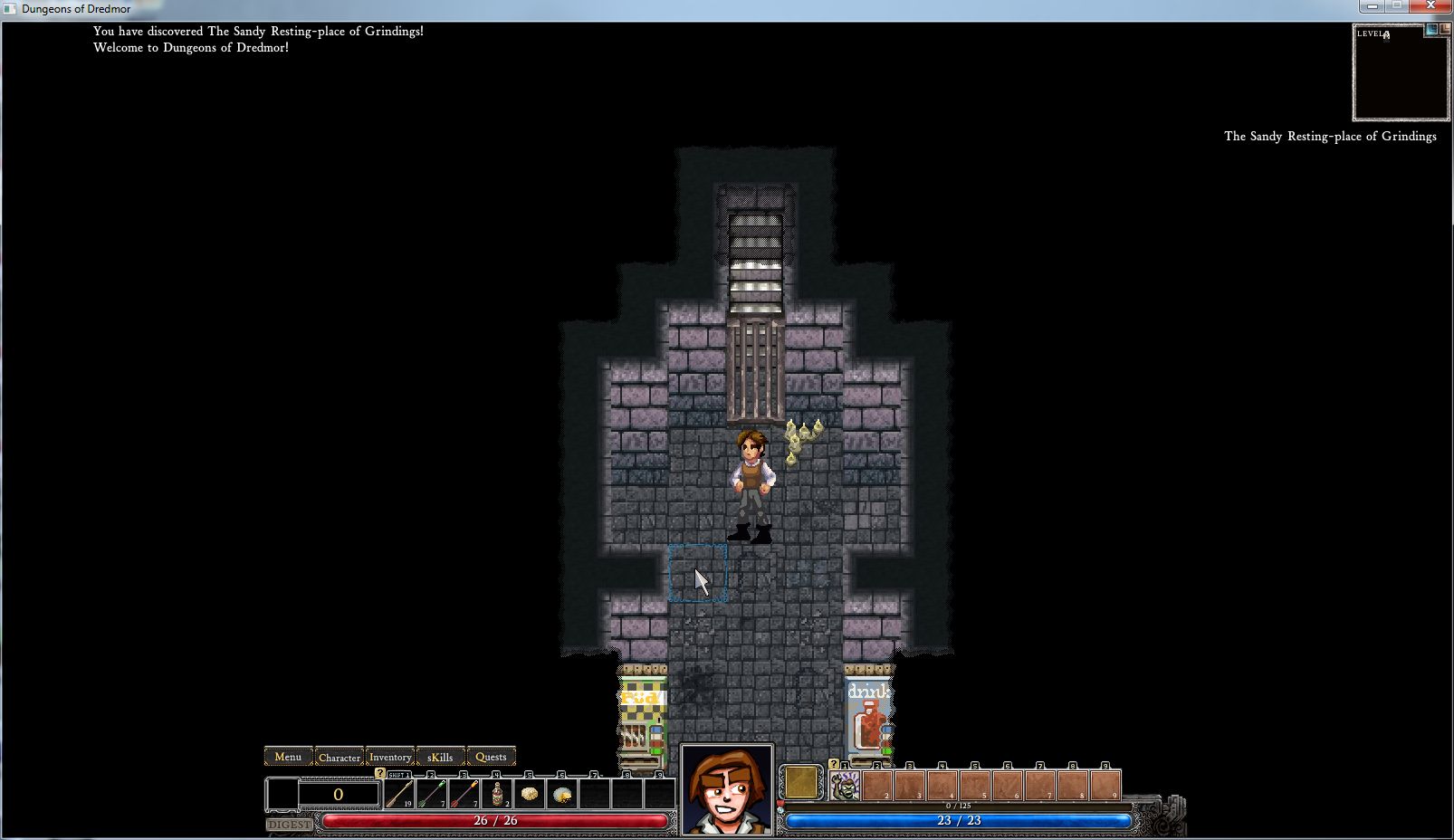1454x840 pixels.
Task: View the Quests log
Action: click(x=491, y=757)
